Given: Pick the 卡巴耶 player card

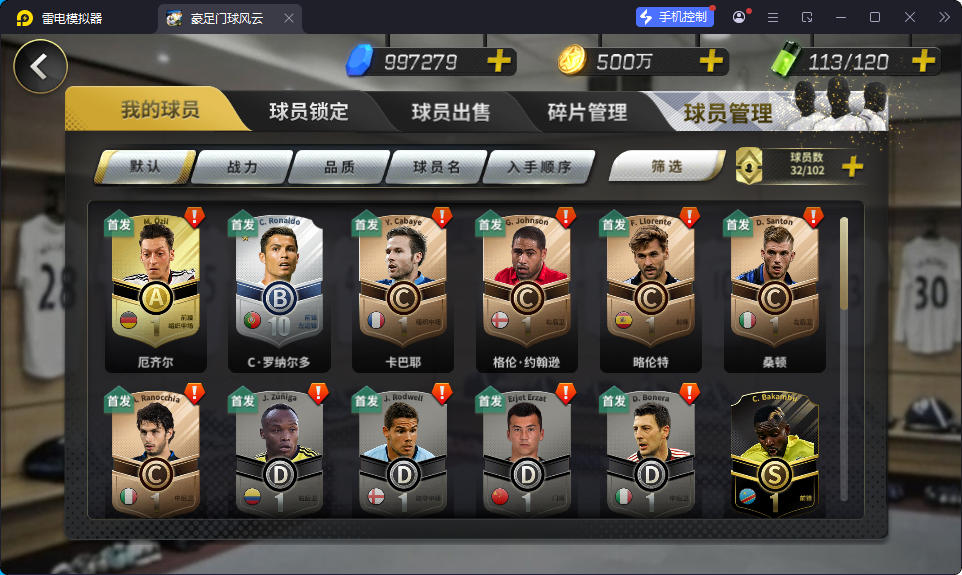Looking at the screenshot, I should (x=403, y=290).
